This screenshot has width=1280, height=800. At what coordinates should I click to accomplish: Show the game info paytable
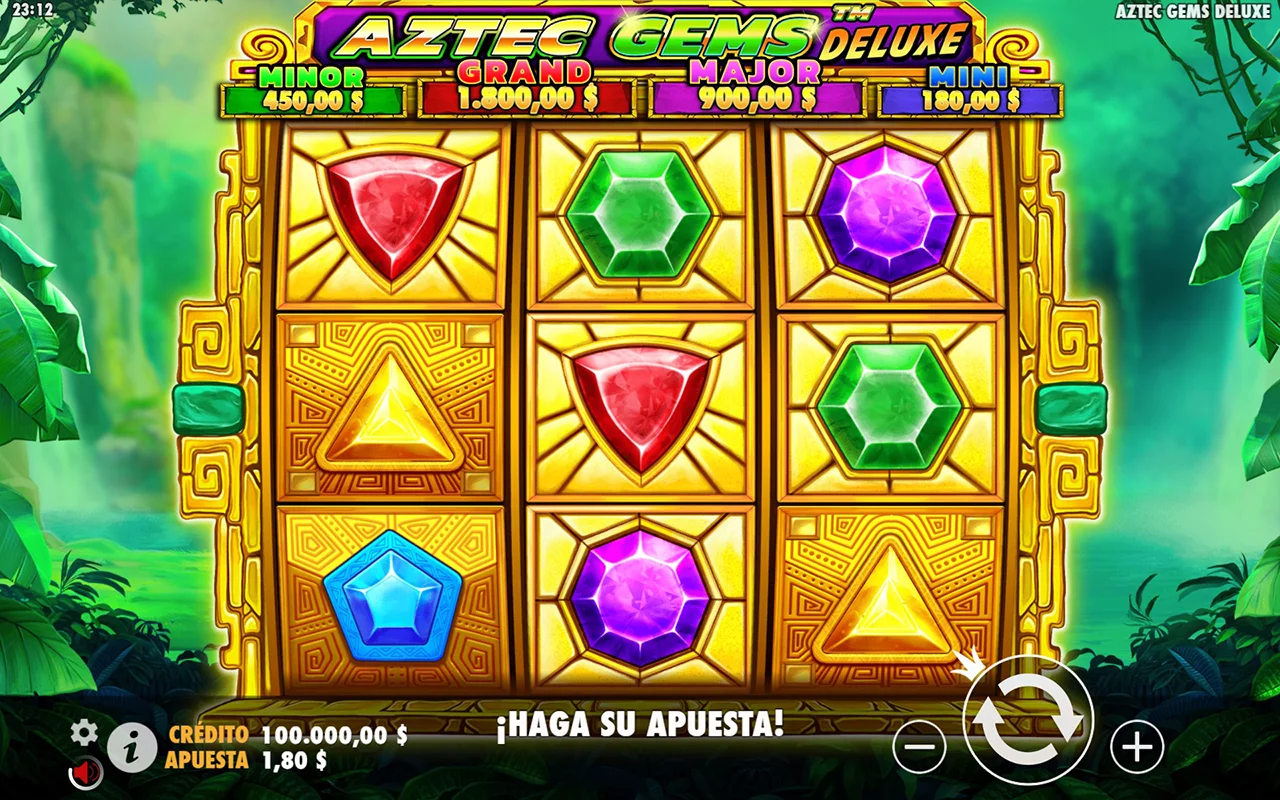coord(131,747)
